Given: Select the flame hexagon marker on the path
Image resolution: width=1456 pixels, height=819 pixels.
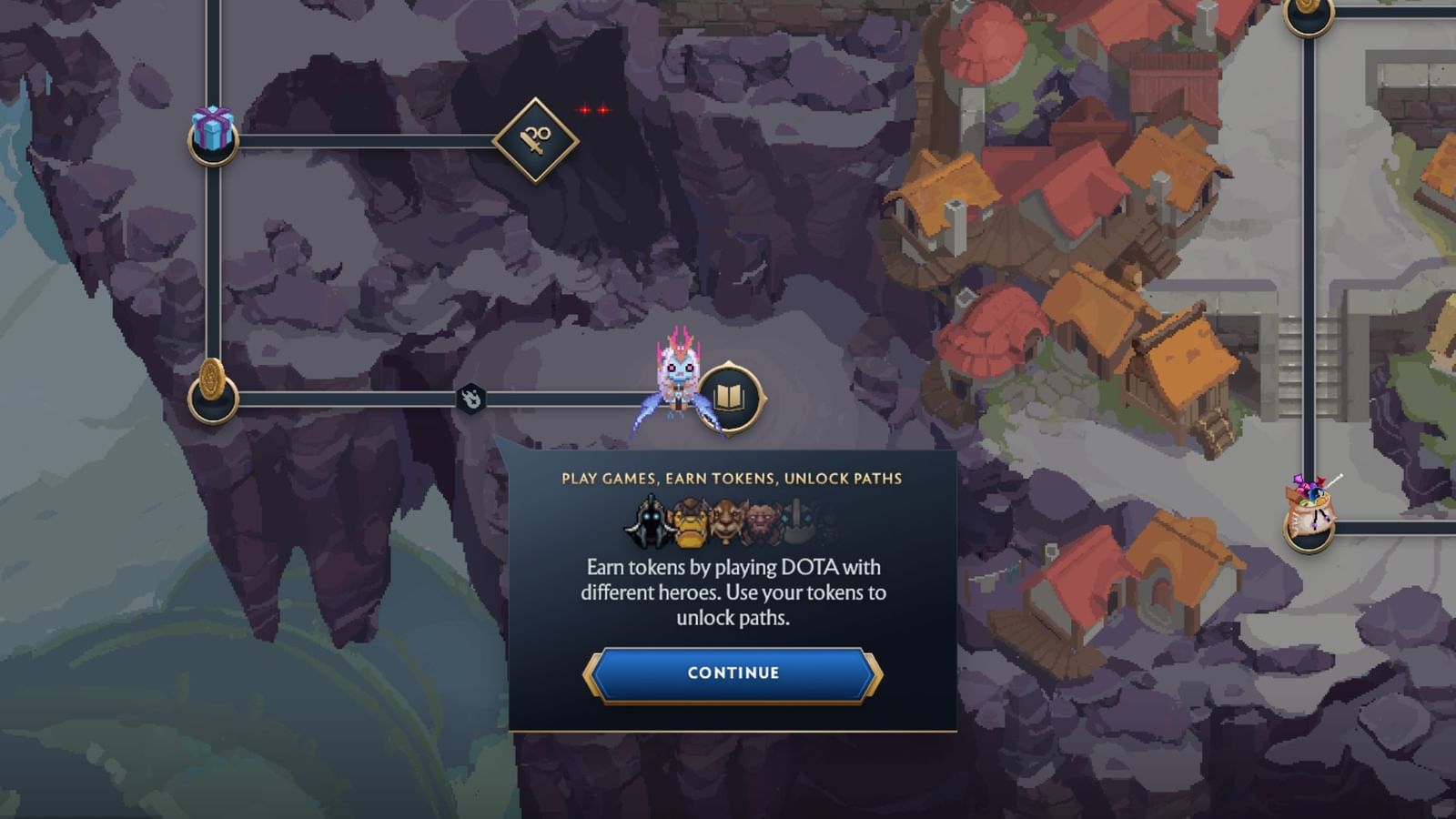Looking at the screenshot, I should (x=470, y=398).
